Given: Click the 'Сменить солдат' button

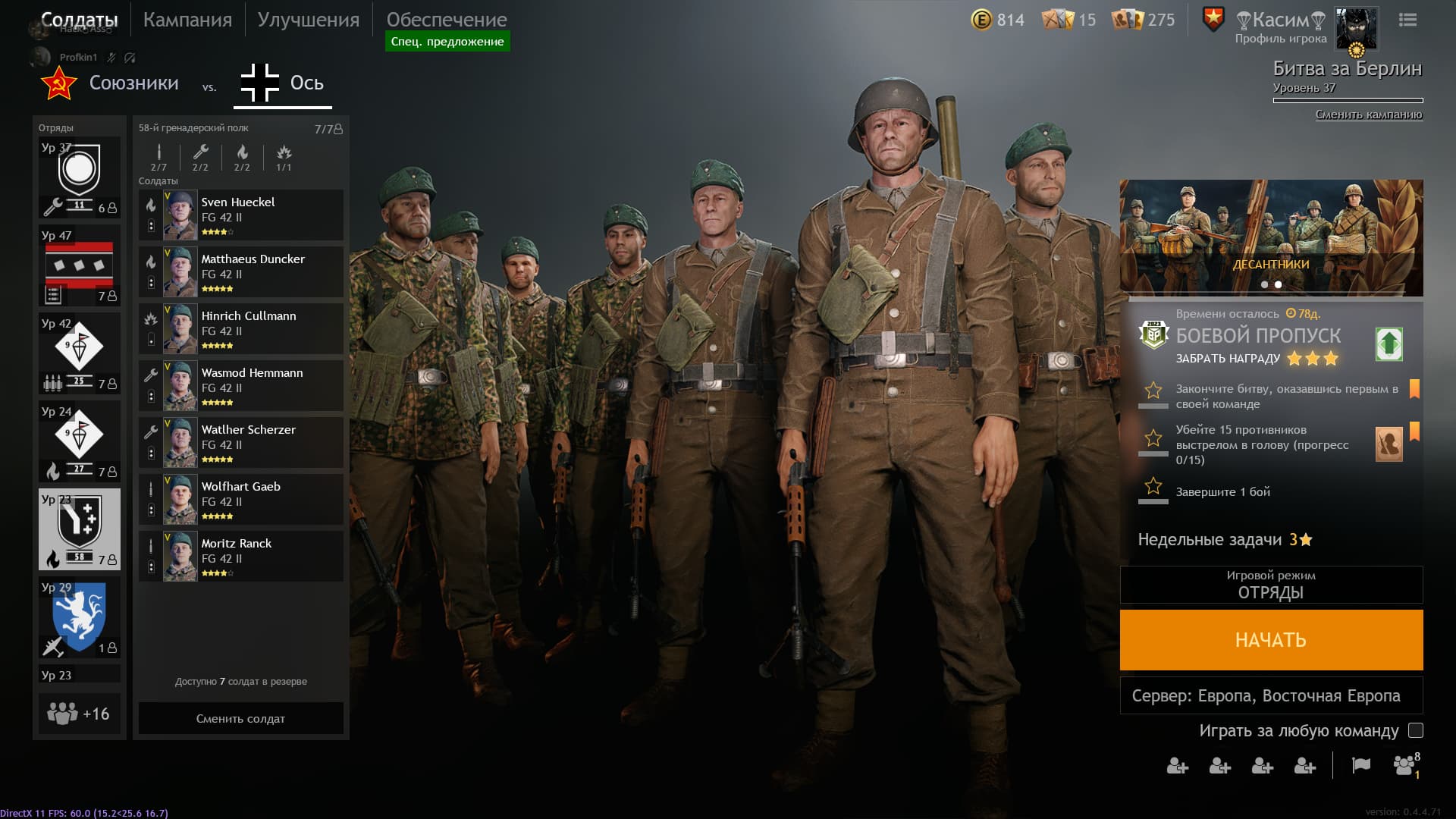Looking at the screenshot, I should pos(240,718).
